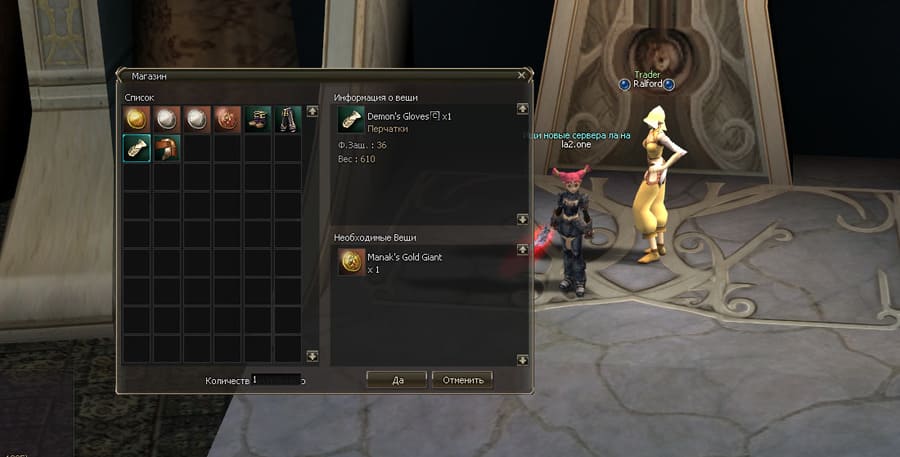The height and width of the screenshot is (457, 900).
Task: Click the item info panel's down arrow
Action: [x=522, y=218]
